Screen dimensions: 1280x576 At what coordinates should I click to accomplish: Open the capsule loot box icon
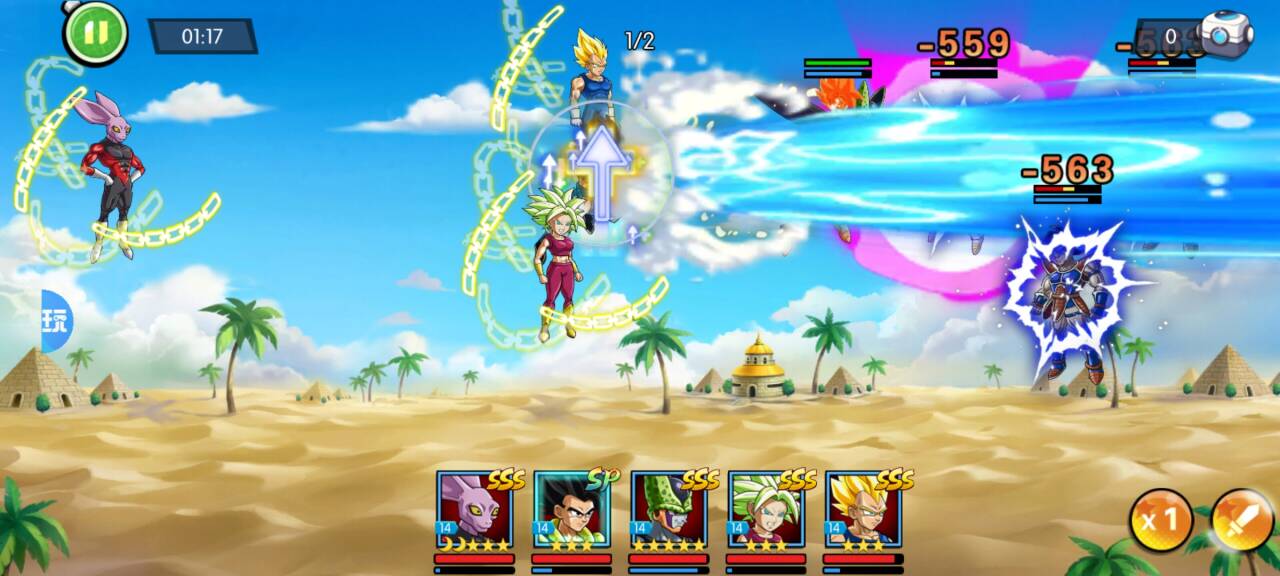(1226, 36)
